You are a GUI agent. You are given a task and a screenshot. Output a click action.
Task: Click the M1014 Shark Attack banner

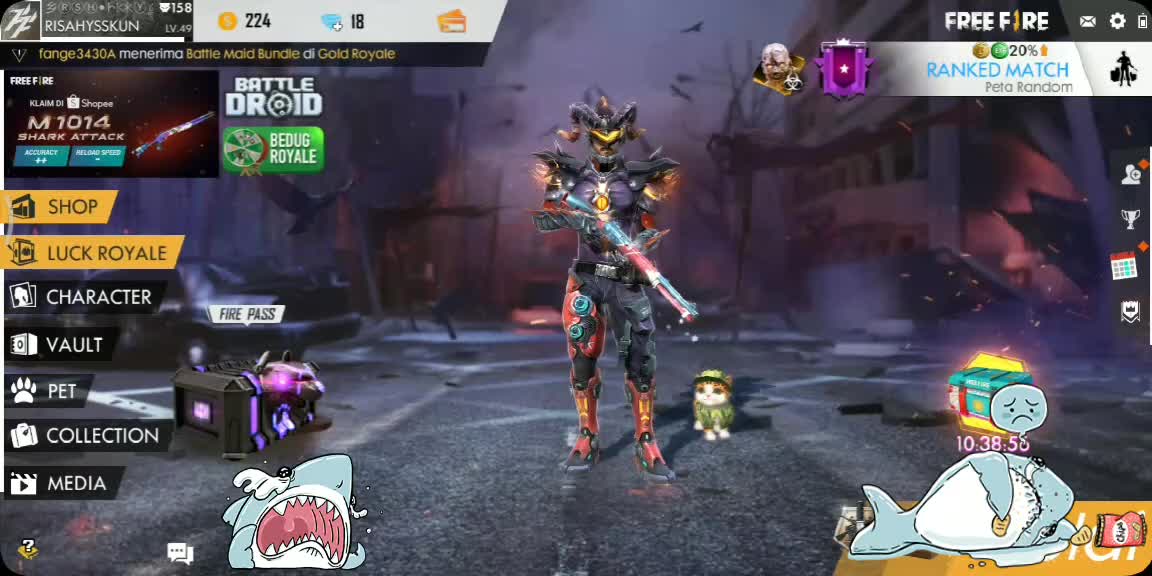coord(111,123)
